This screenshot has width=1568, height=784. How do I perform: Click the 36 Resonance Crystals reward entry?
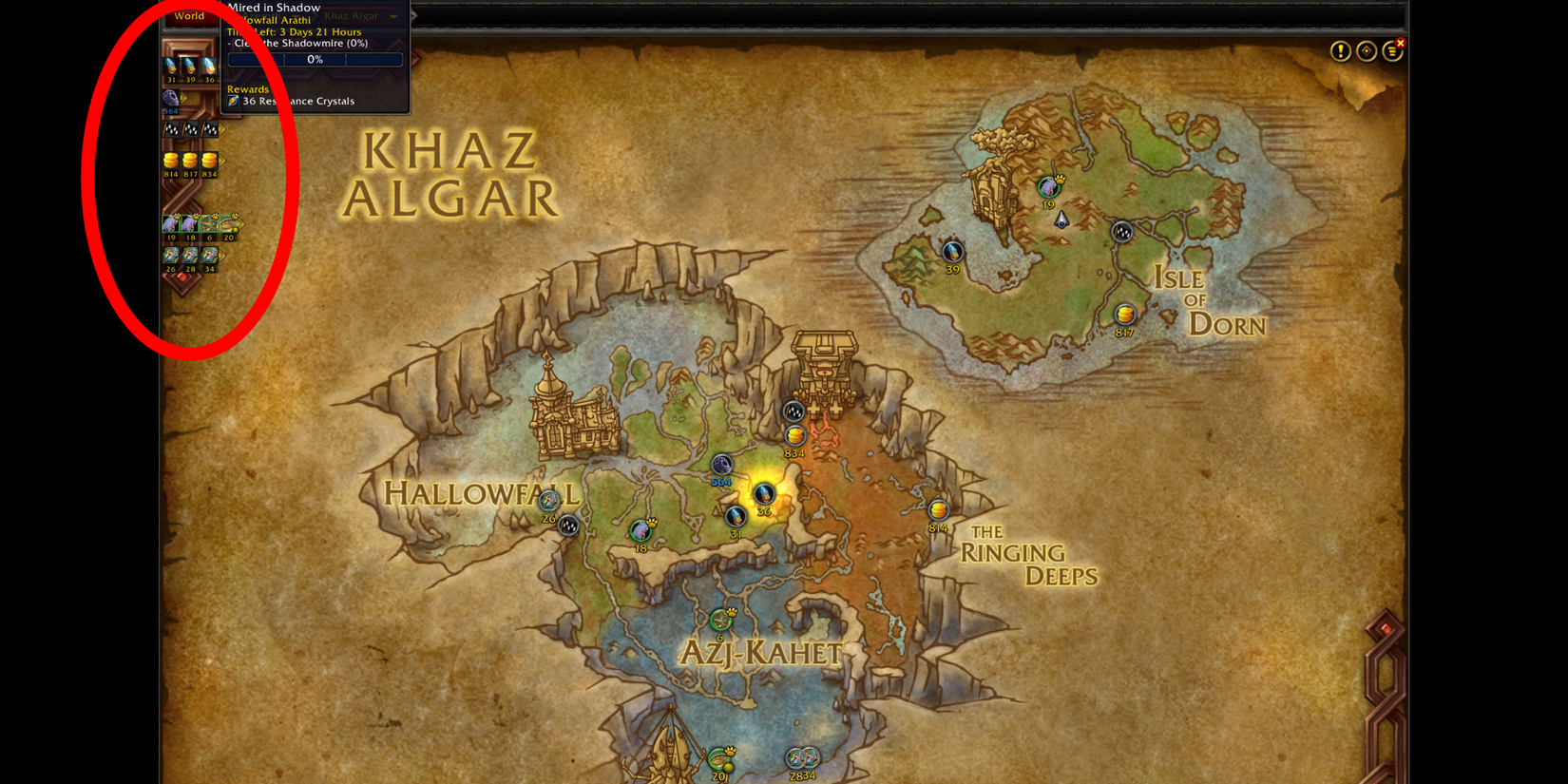coord(297,101)
